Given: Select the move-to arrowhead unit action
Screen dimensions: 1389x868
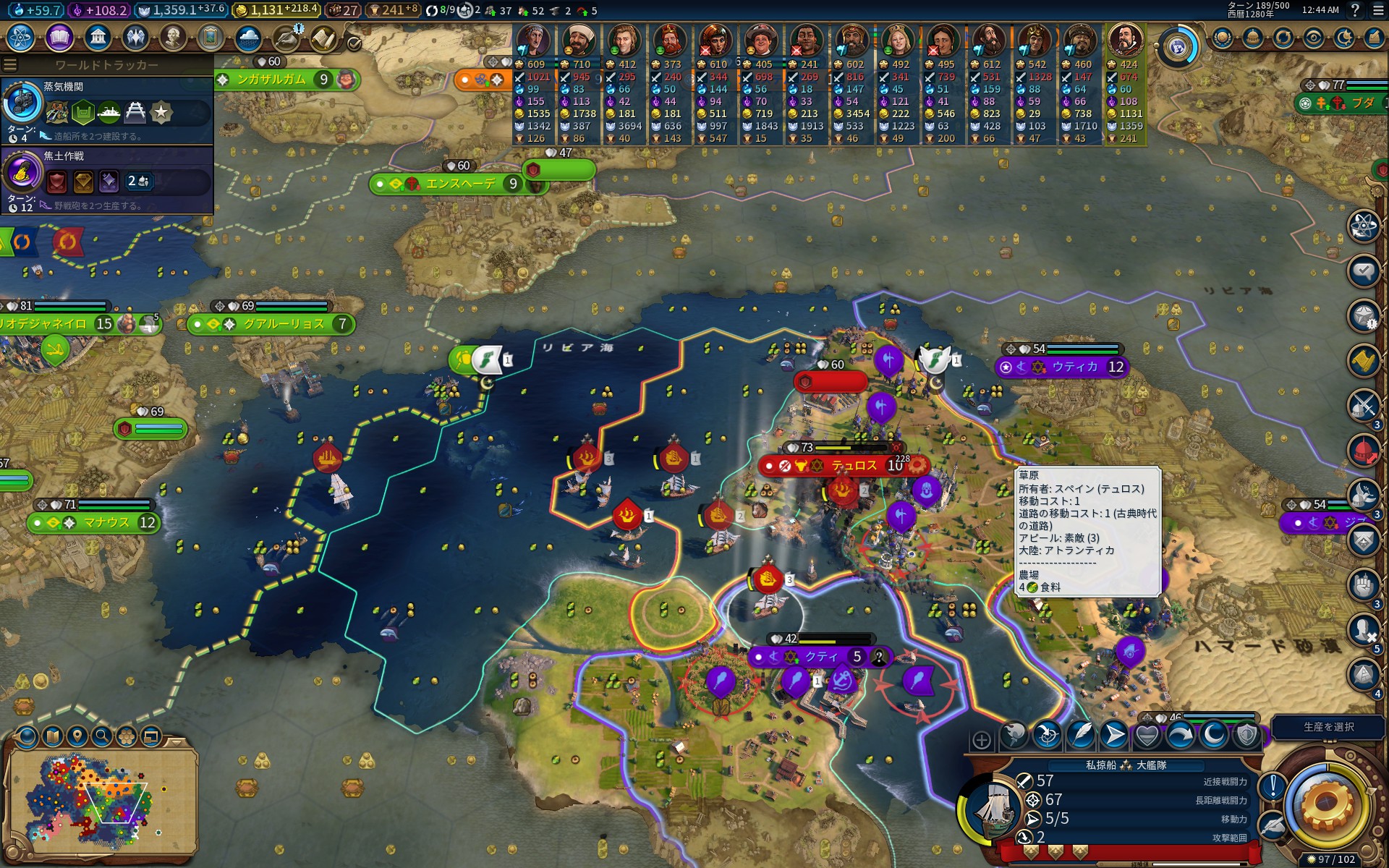Looking at the screenshot, I should point(1113,736).
